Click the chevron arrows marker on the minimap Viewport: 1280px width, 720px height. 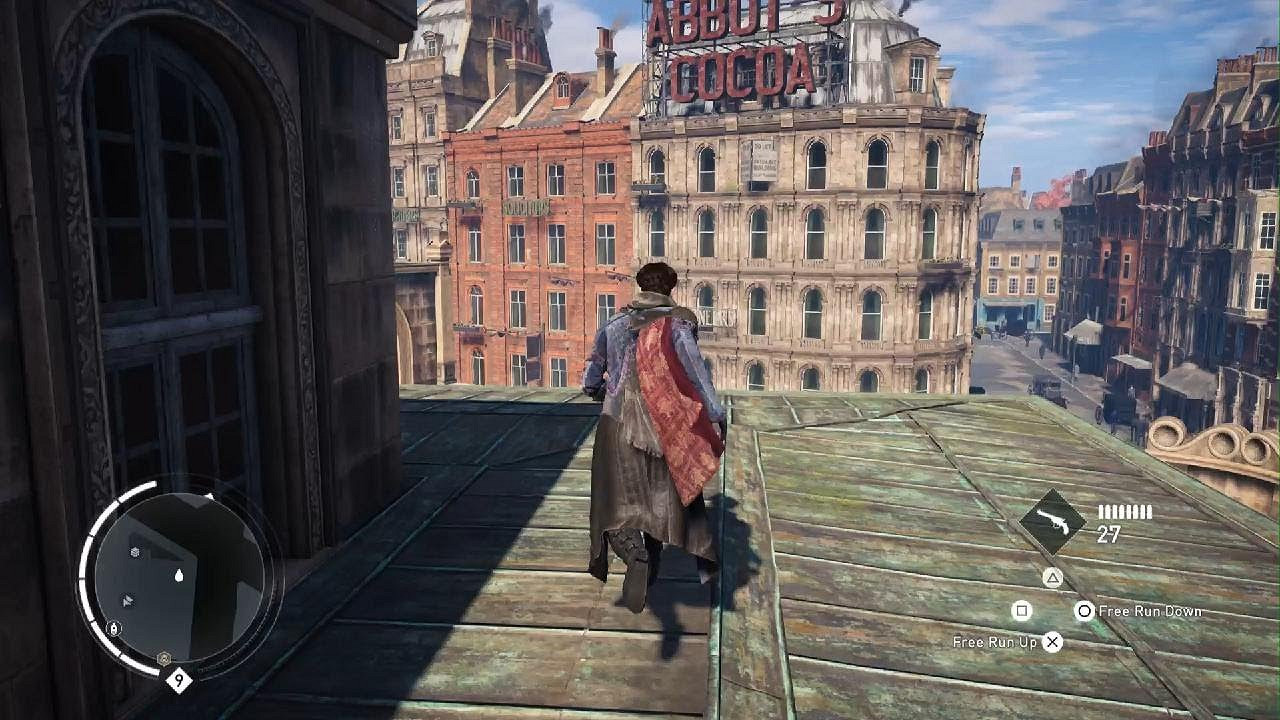[x=127, y=599]
